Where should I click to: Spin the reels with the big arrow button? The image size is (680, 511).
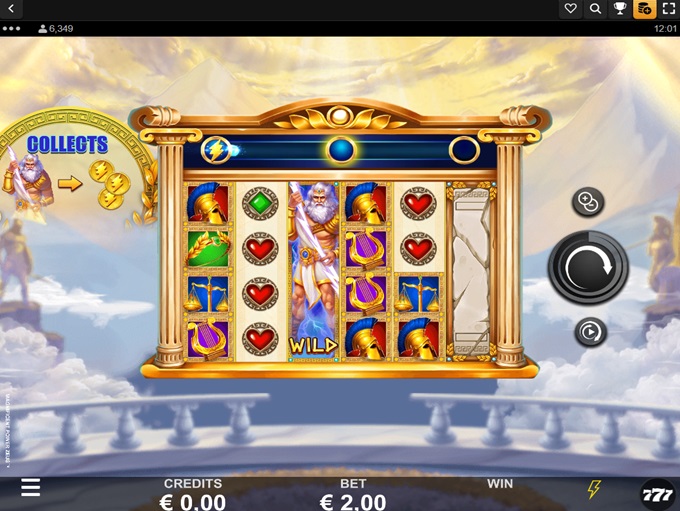pyautogui.click(x=588, y=267)
